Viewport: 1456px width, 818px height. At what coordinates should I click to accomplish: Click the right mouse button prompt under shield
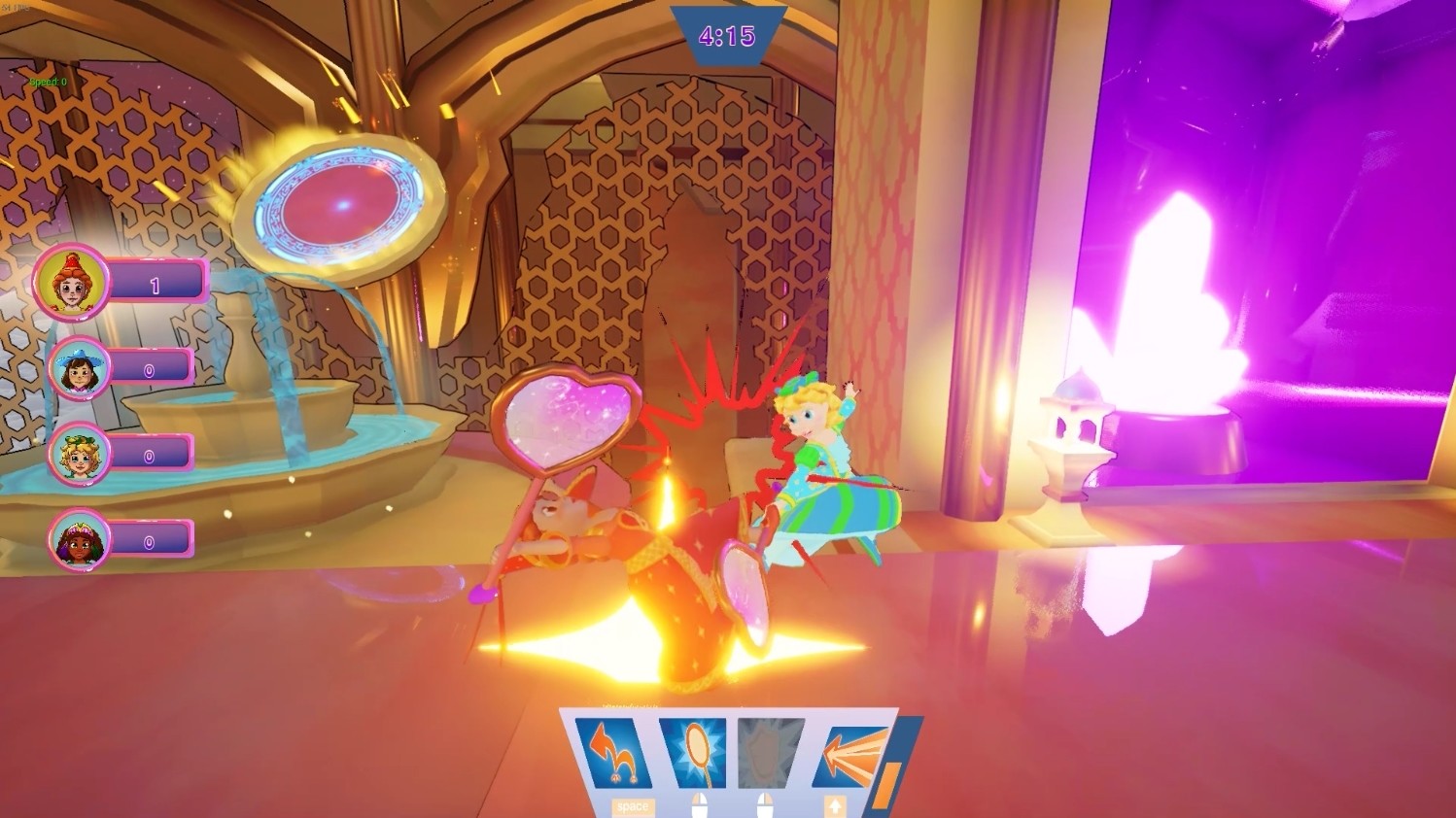(x=765, y=803)
